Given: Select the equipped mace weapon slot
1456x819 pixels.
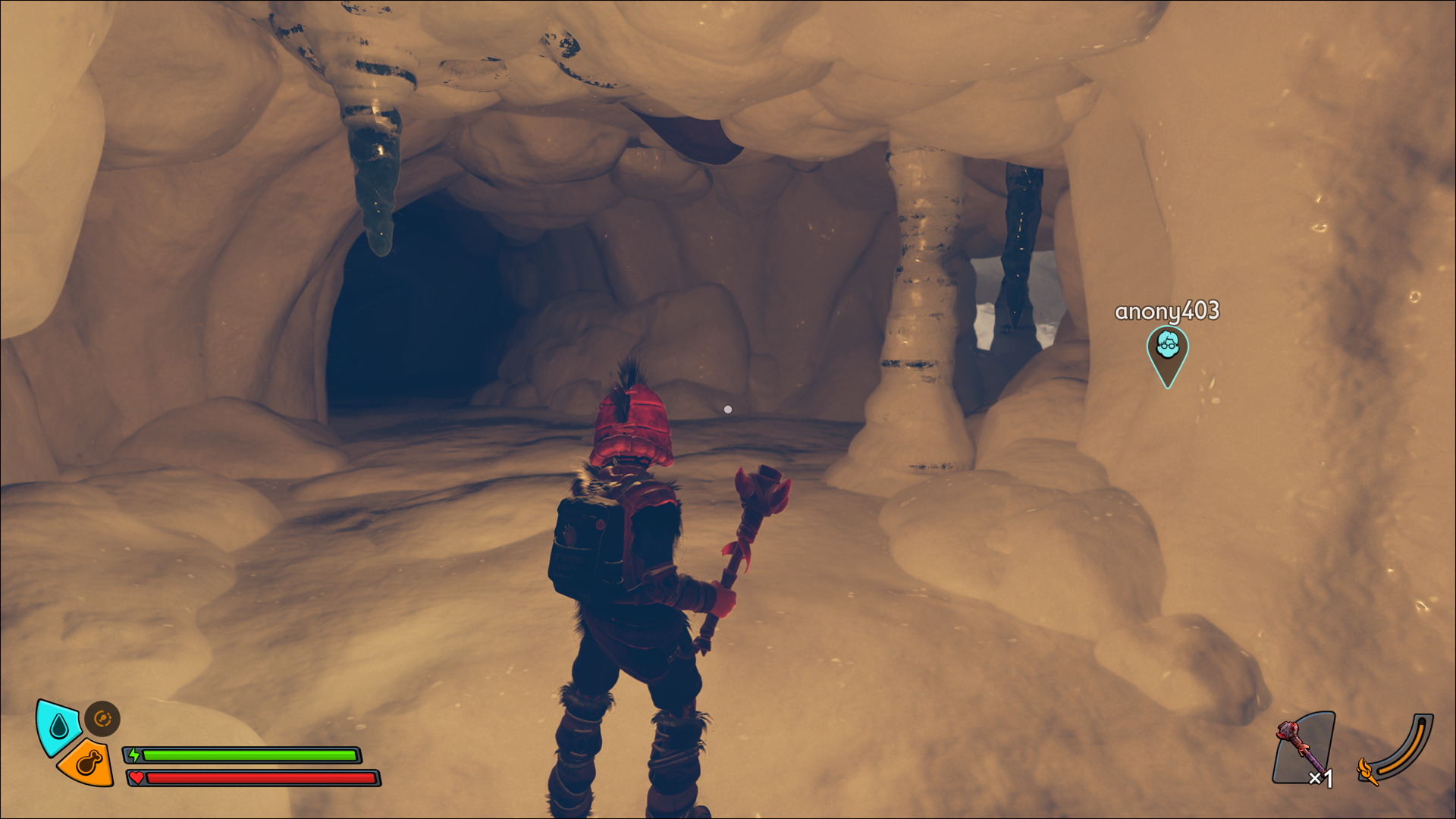Looking at the screenshot, I should click(1304, 749).
